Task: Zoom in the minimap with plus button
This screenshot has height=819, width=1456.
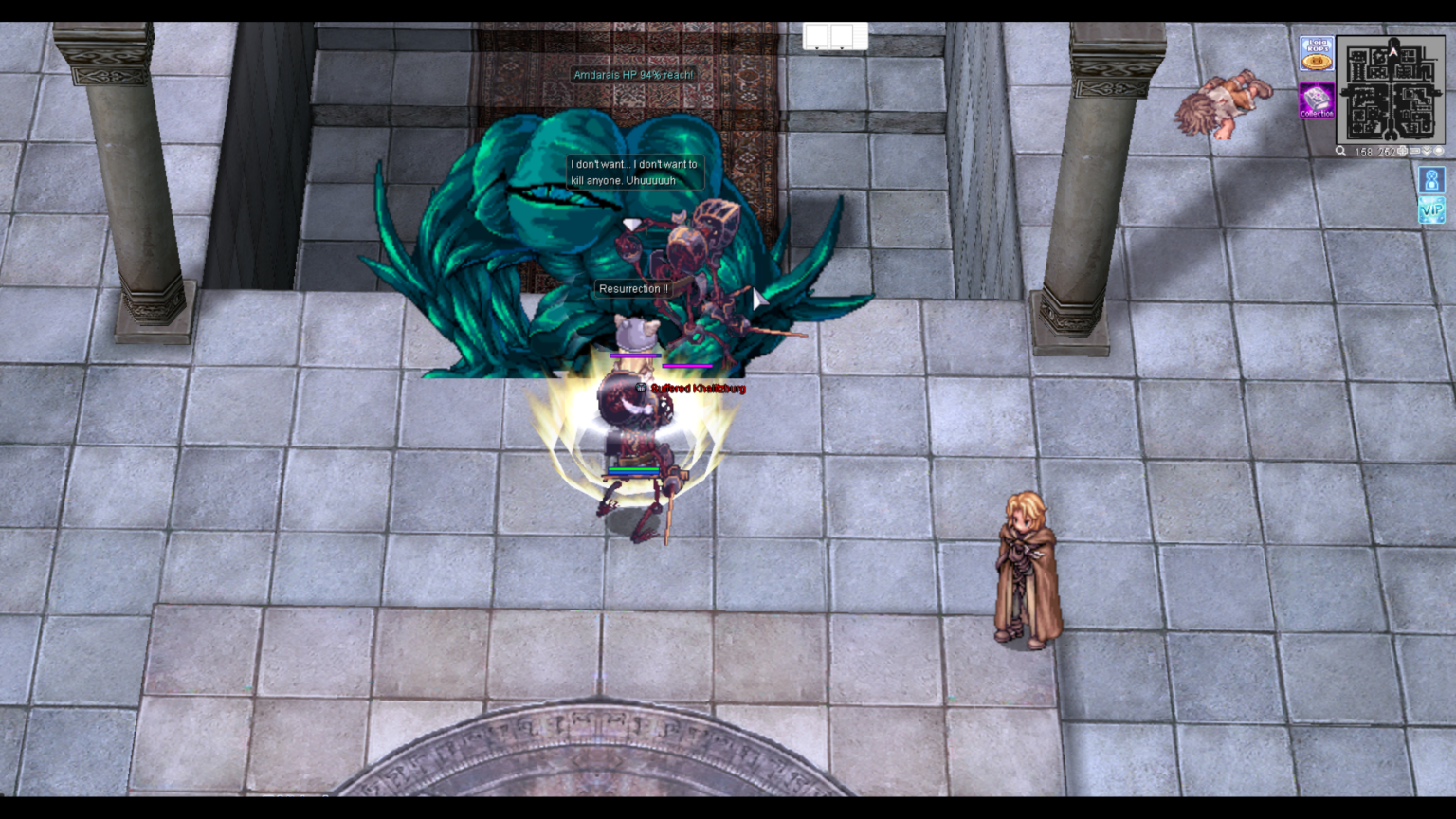Action: pos(1403,151)
